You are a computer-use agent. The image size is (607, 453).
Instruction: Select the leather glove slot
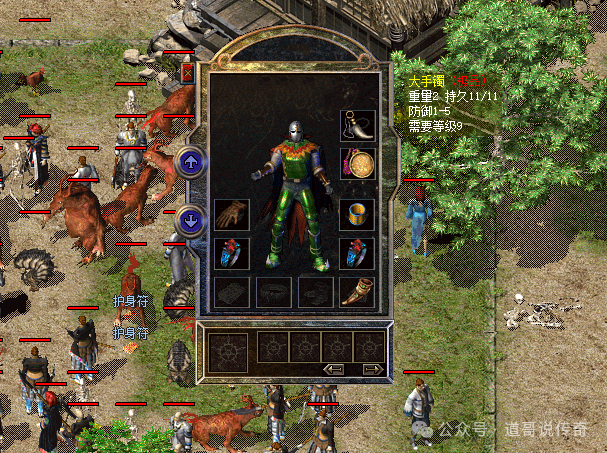231,214
